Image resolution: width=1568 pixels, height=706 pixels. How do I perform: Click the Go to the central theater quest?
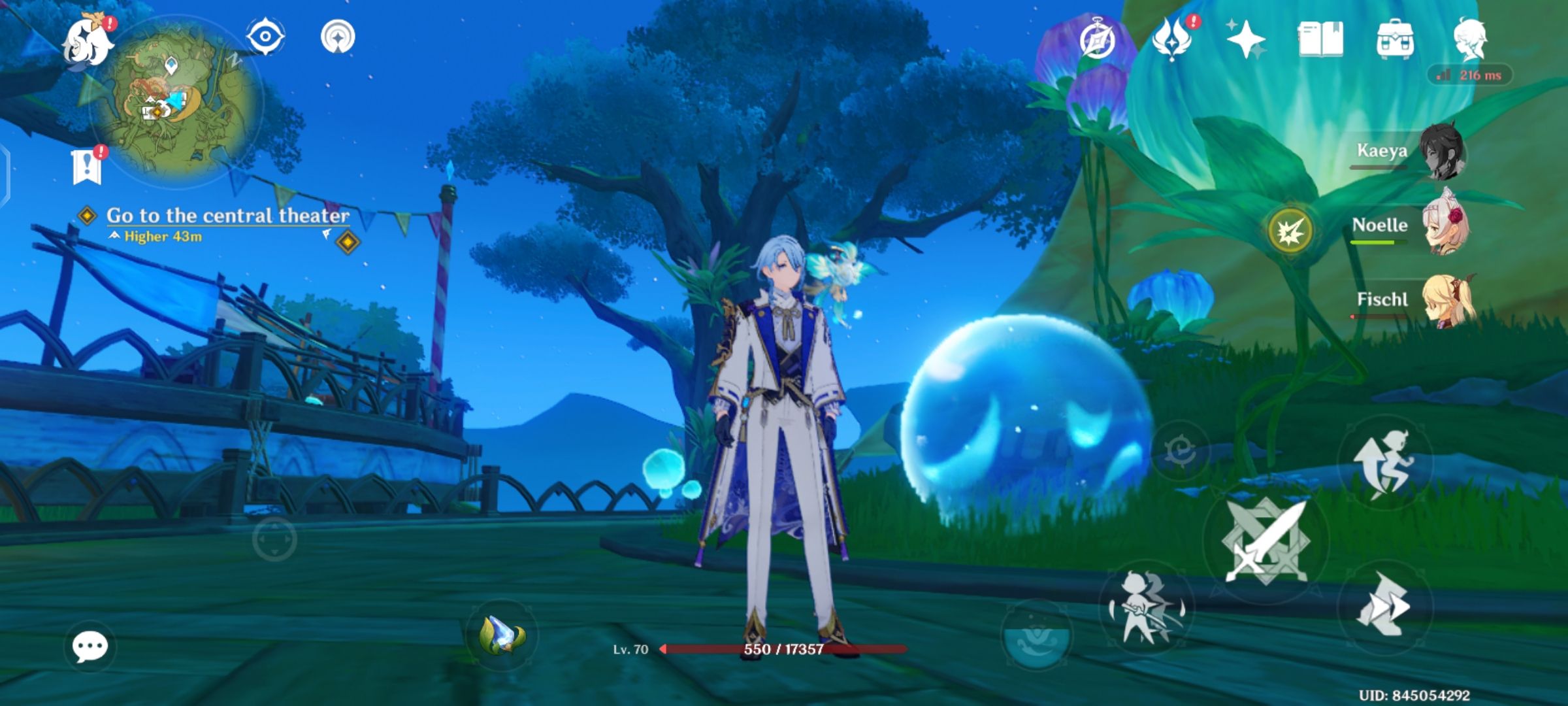point(225,214)
